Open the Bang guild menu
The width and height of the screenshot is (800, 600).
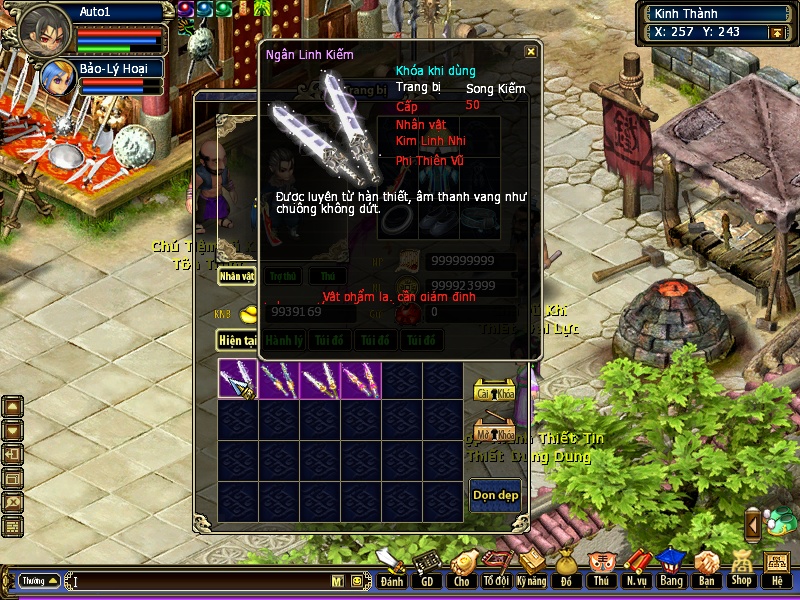tap(671, 567)
